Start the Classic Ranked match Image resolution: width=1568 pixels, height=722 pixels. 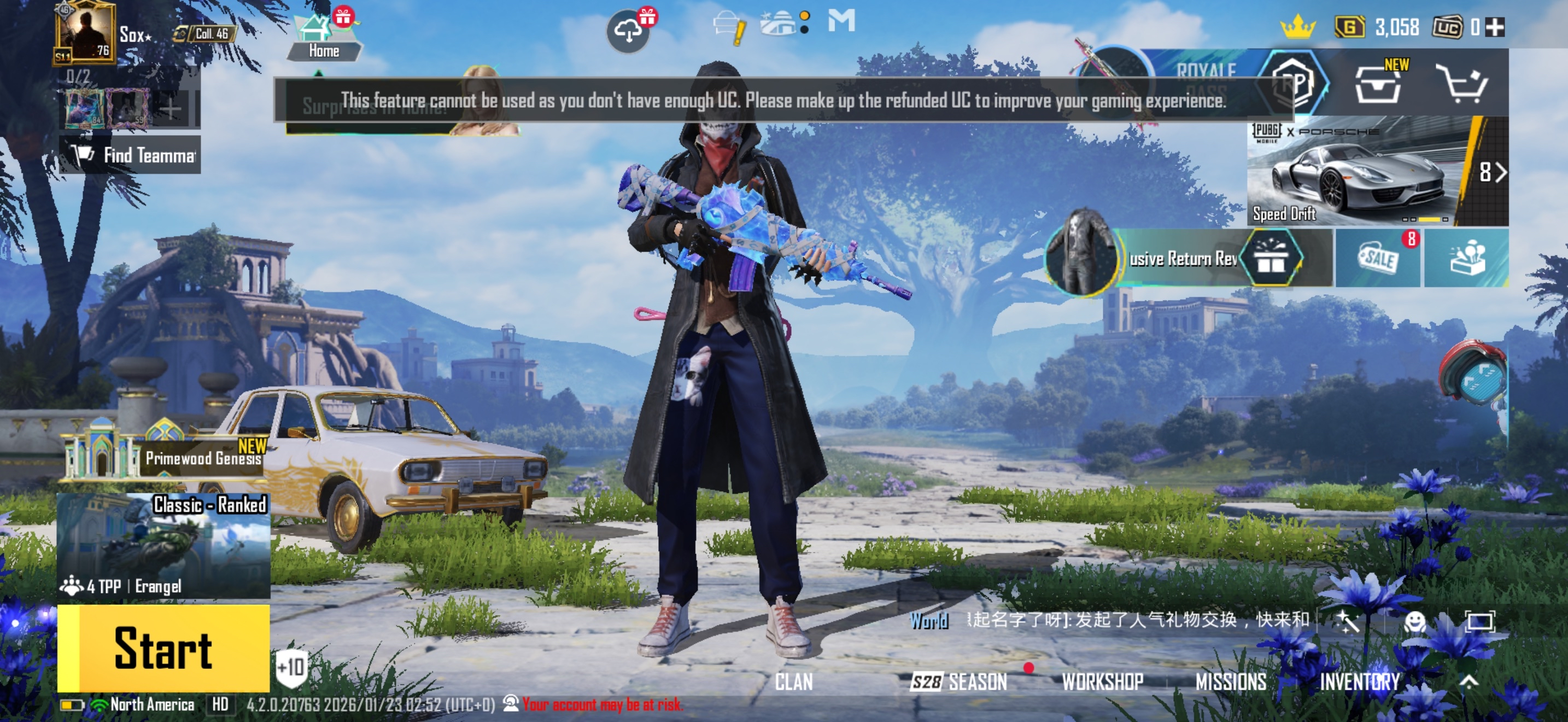tap(163, 648)
